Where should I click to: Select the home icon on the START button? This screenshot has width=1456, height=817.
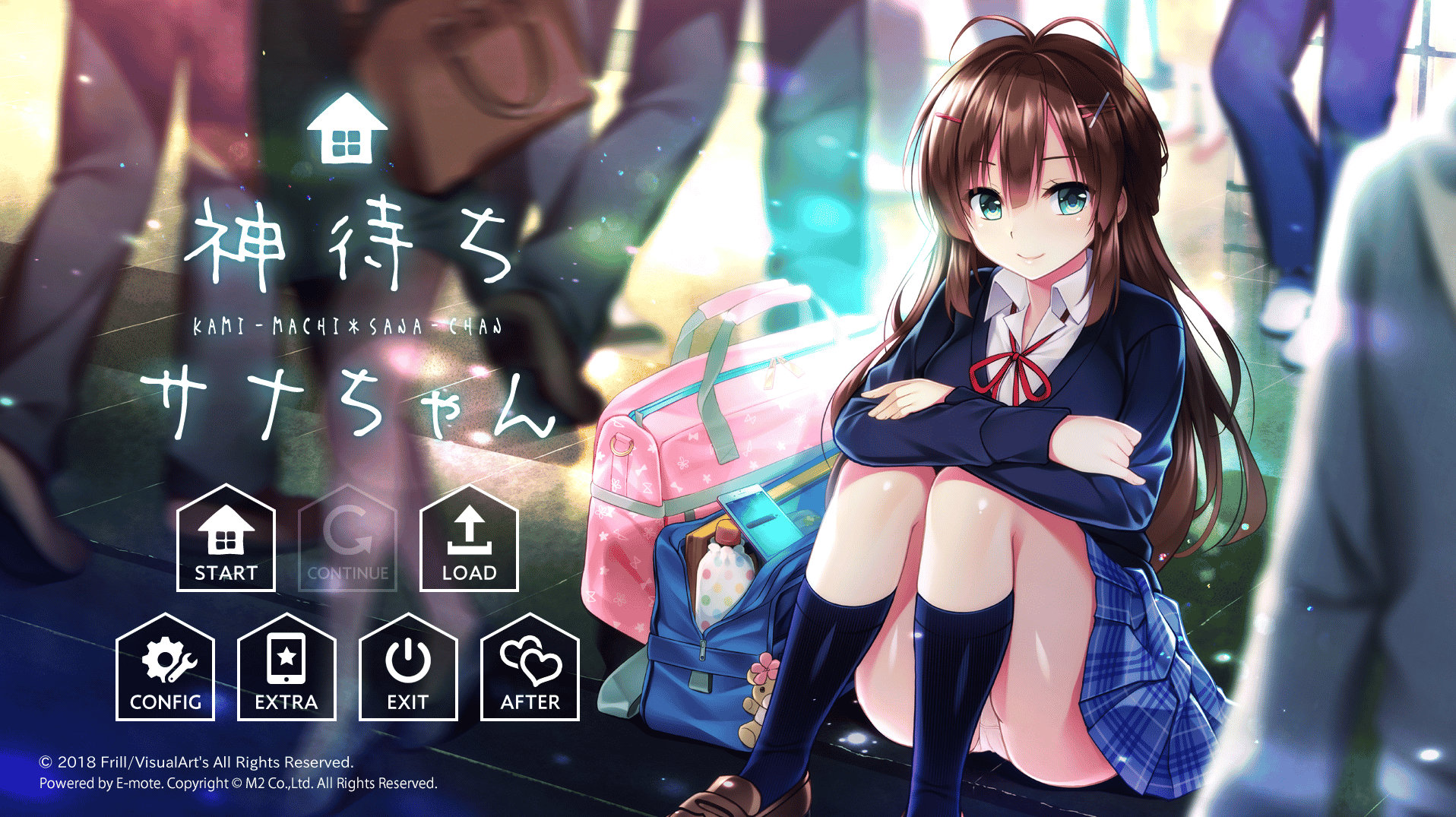tap(225, 532)
